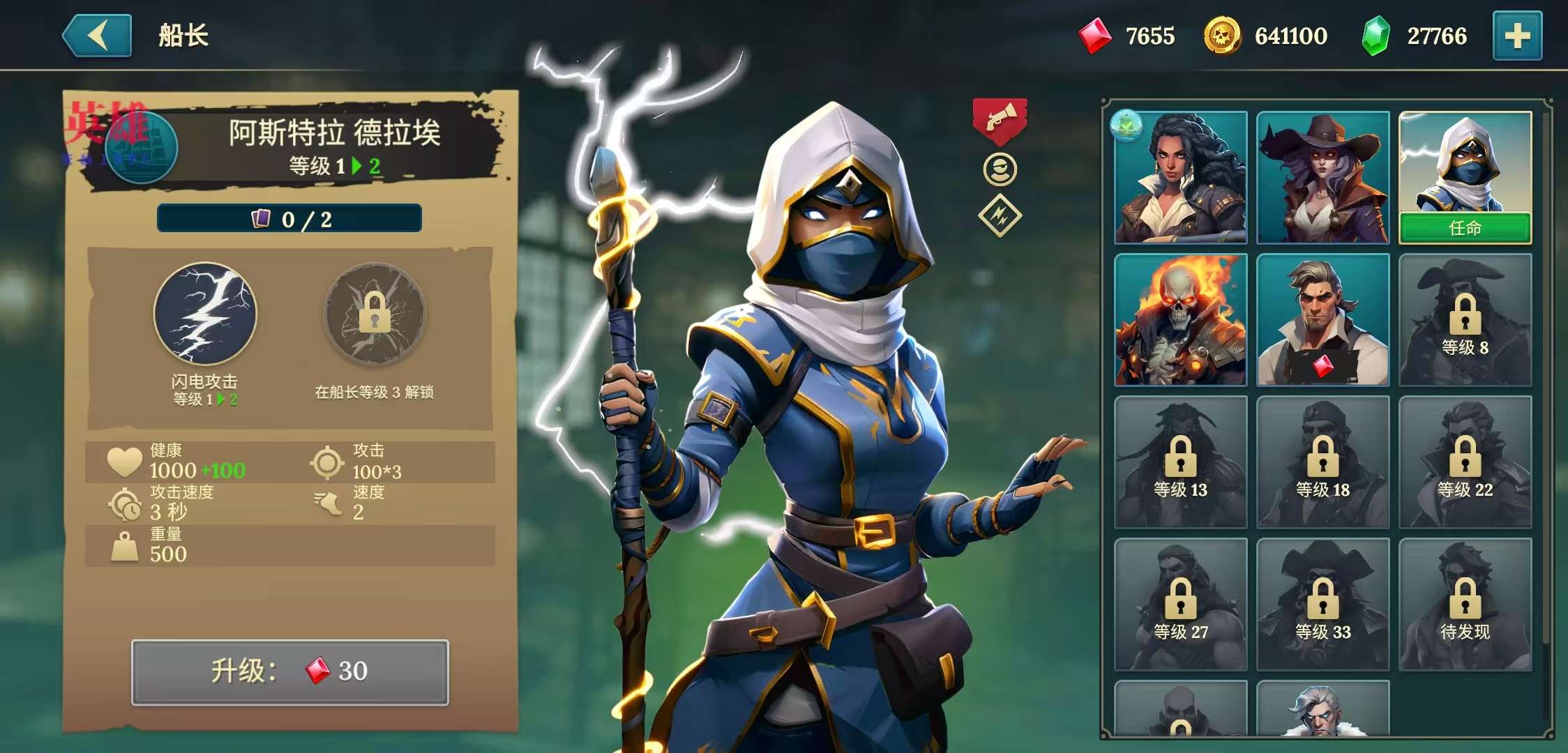Open the locked captain requiring level 8

[1465, 320]
